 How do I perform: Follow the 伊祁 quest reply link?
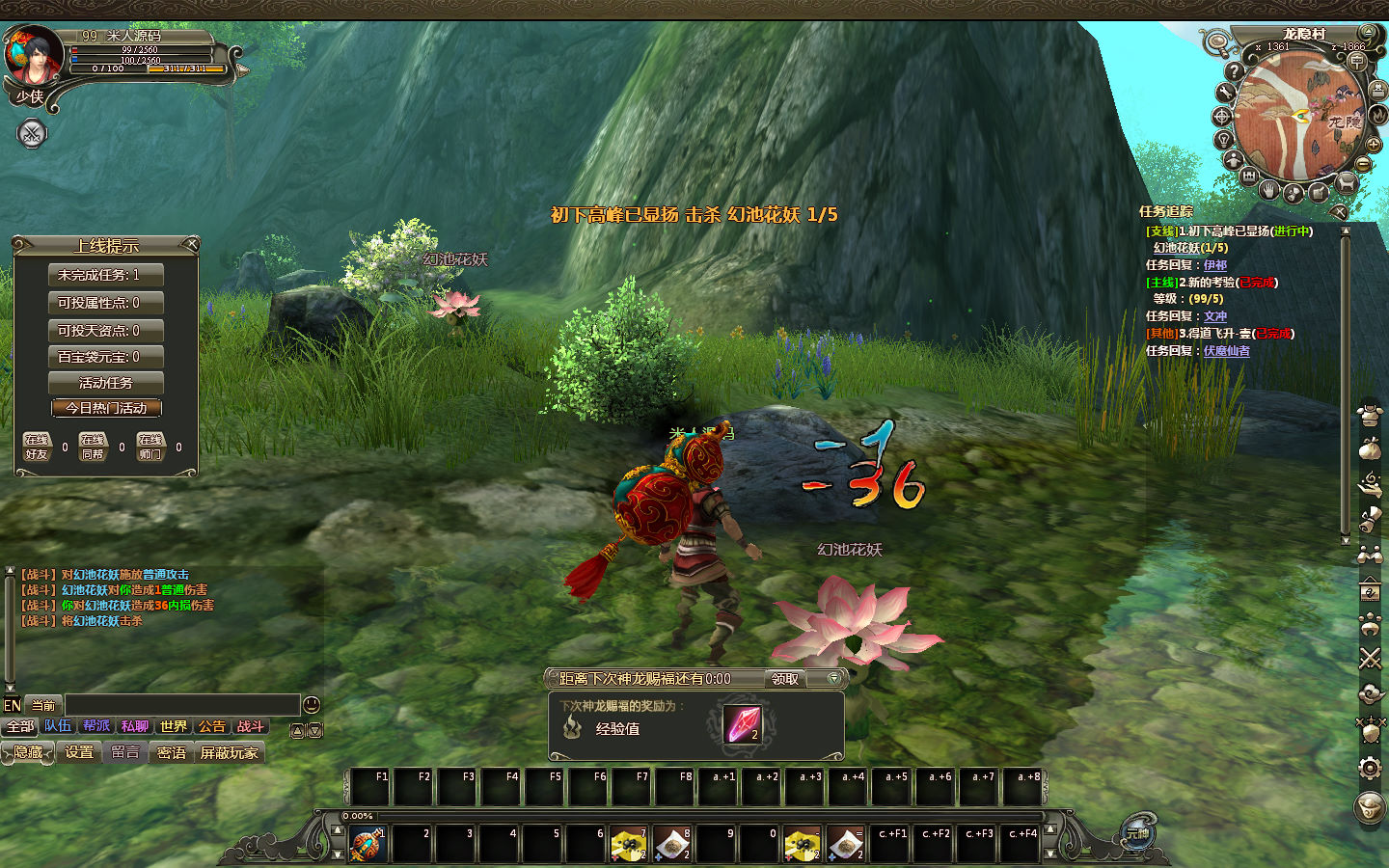click(x=1215, y=265)
